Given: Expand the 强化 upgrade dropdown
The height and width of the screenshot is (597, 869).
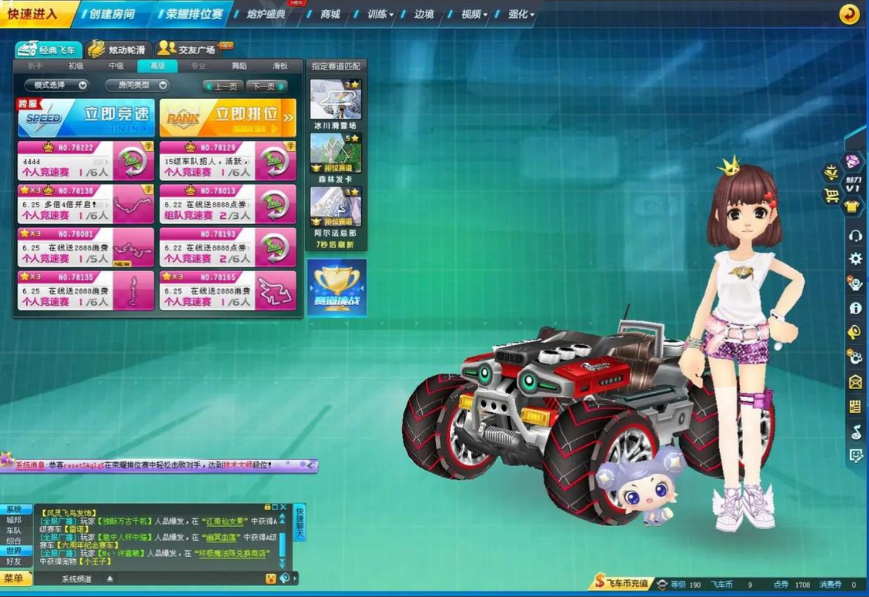Looking at the screenshot, I should point(521,15).
